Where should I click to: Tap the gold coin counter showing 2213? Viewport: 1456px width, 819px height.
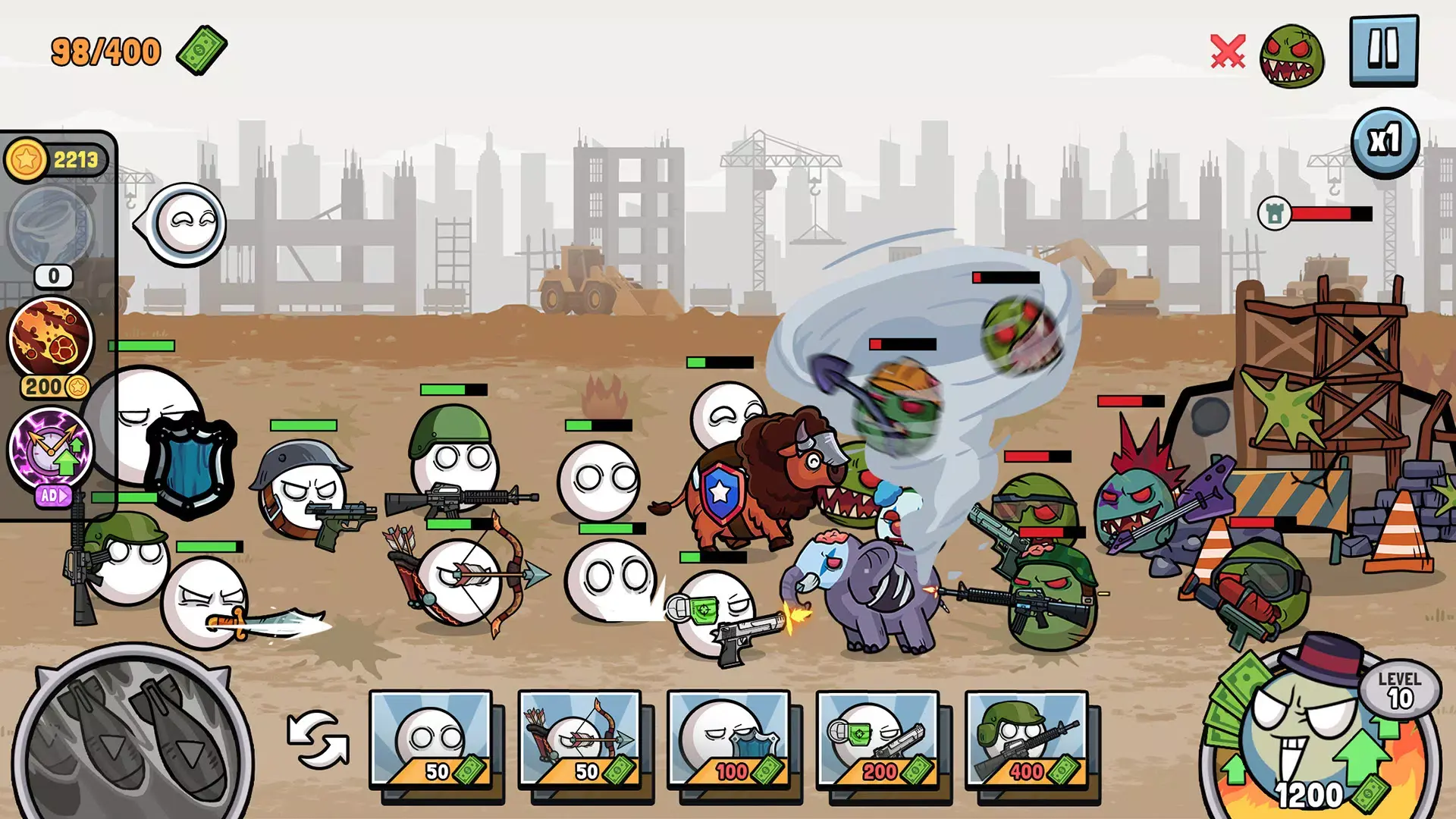[55, 157]
